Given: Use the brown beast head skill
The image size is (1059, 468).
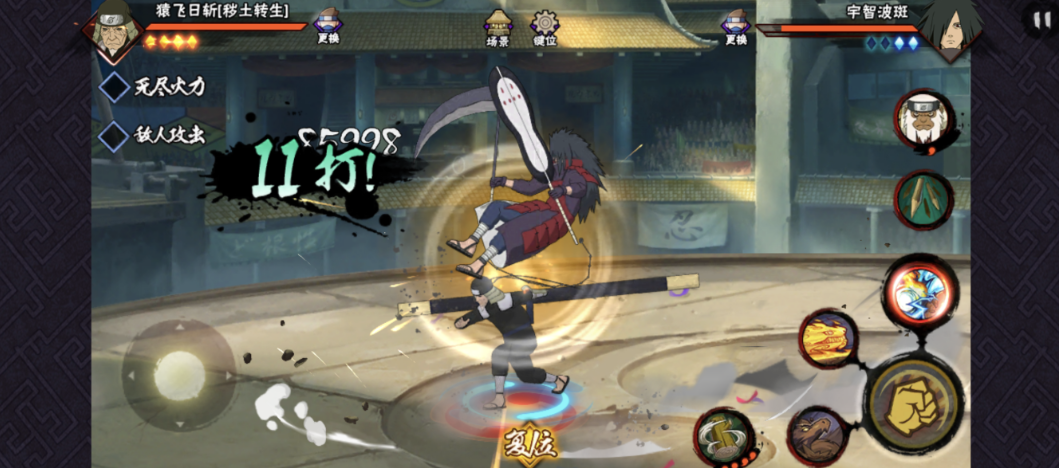Looking at the screenshot, I should pyautogui.click(x=818, y=434).
